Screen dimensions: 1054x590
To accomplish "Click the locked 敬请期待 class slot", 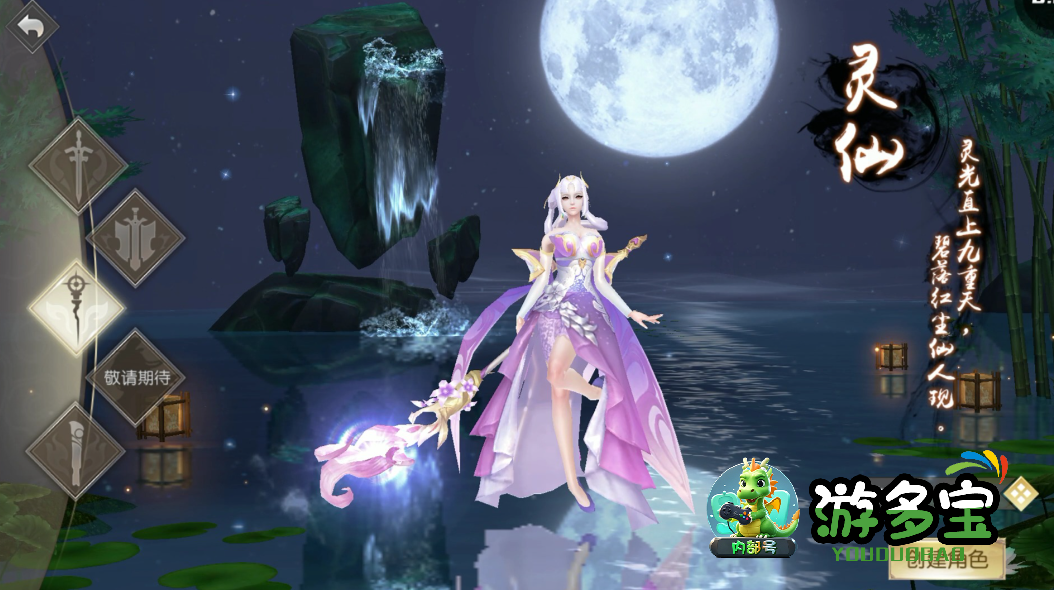I will (136, 378).
